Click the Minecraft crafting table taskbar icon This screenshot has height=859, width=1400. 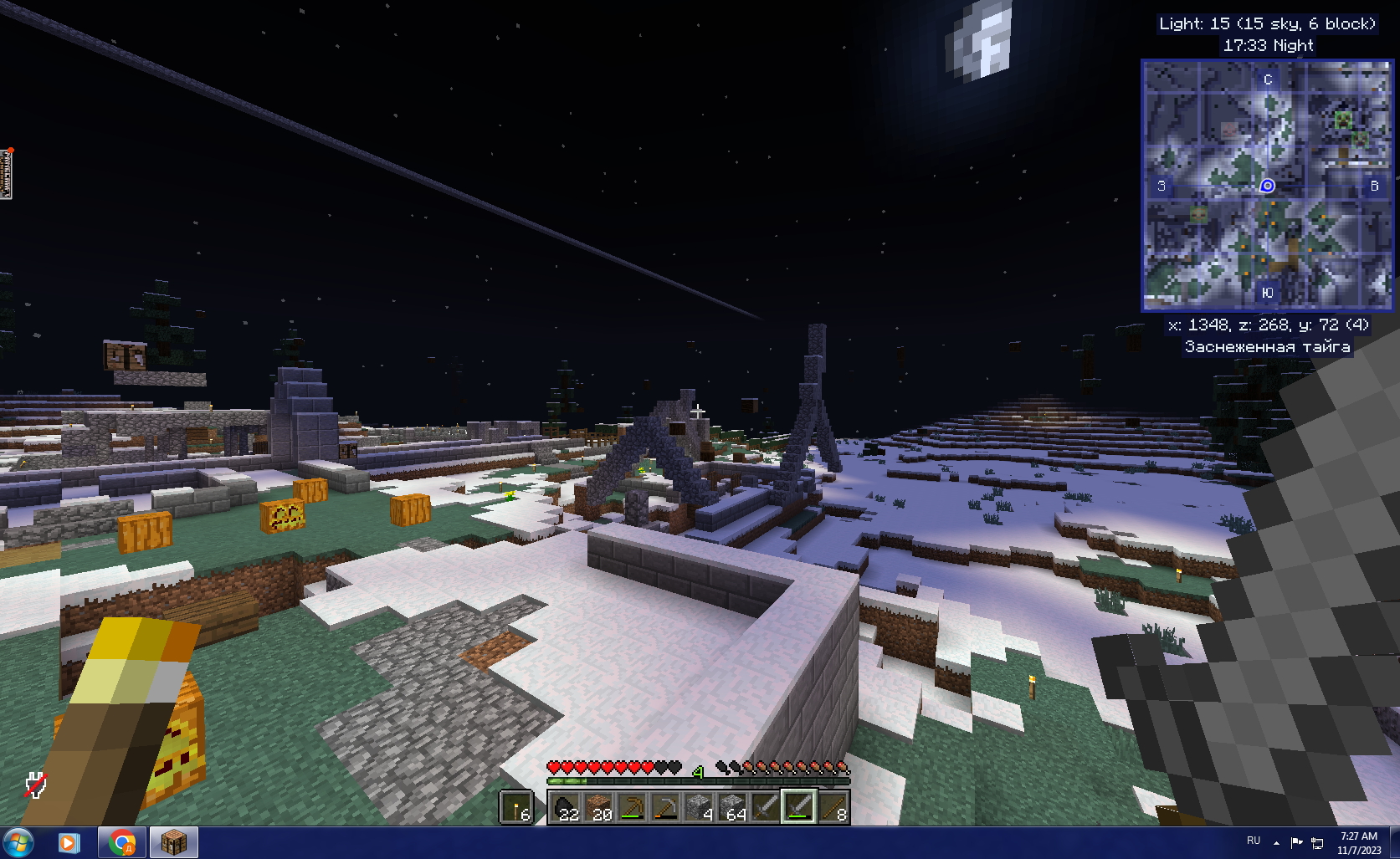(173, 842)
